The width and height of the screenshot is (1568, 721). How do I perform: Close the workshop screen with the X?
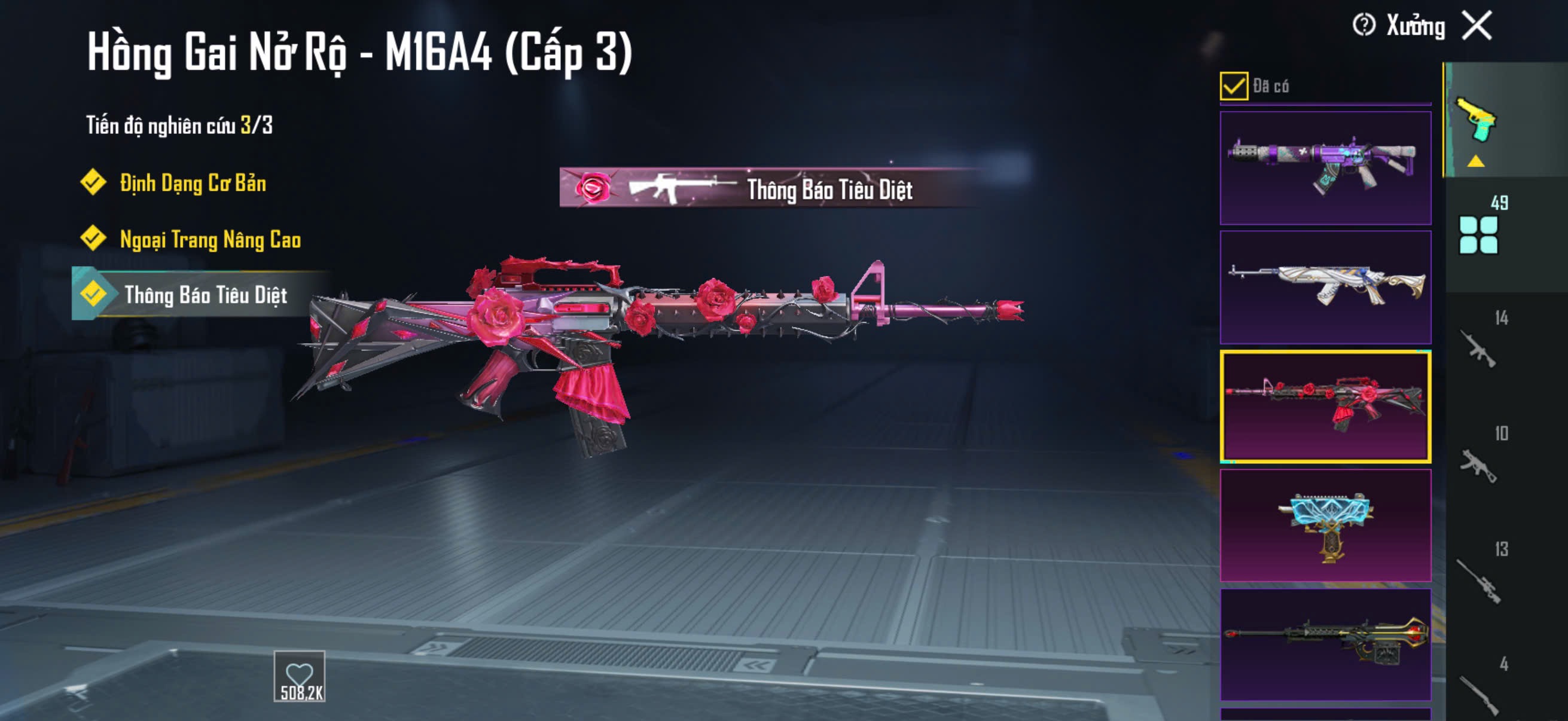(x=1477, y=26)
